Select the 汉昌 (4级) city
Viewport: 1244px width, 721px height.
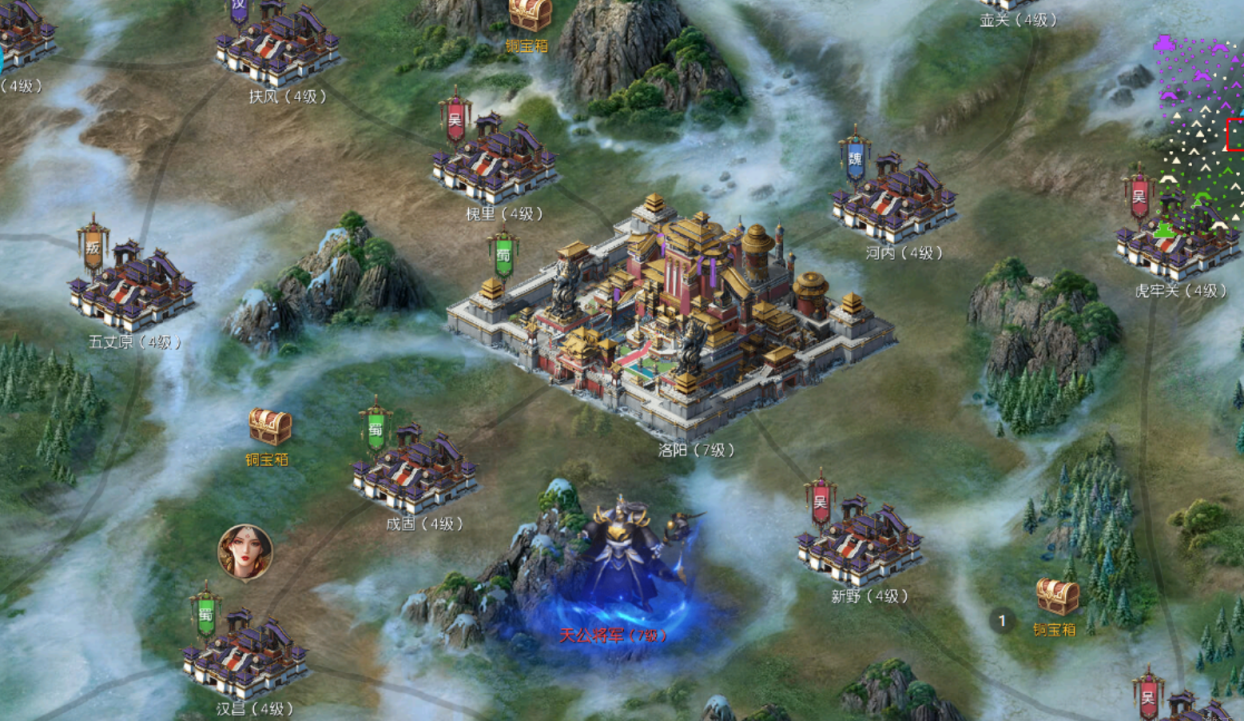[x=245, y=655]
